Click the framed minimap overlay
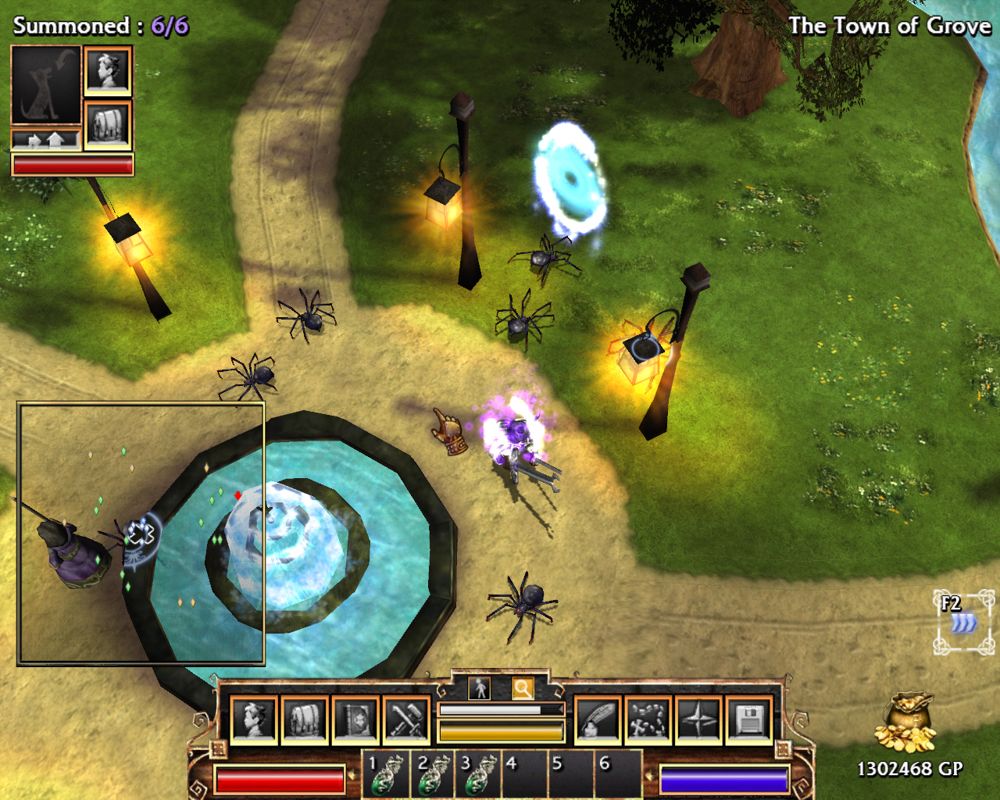 coord(141,533)
